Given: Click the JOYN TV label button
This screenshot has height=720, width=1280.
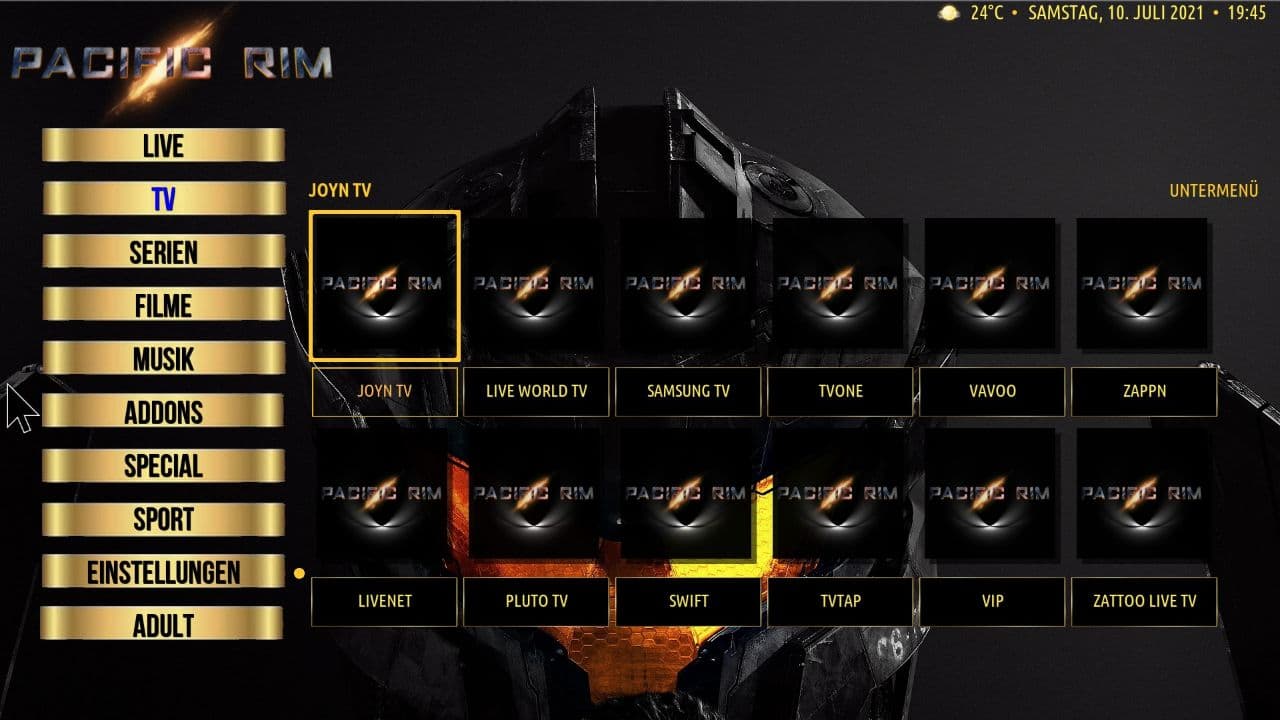Looking at the screenshot, I should click(385, 391).
